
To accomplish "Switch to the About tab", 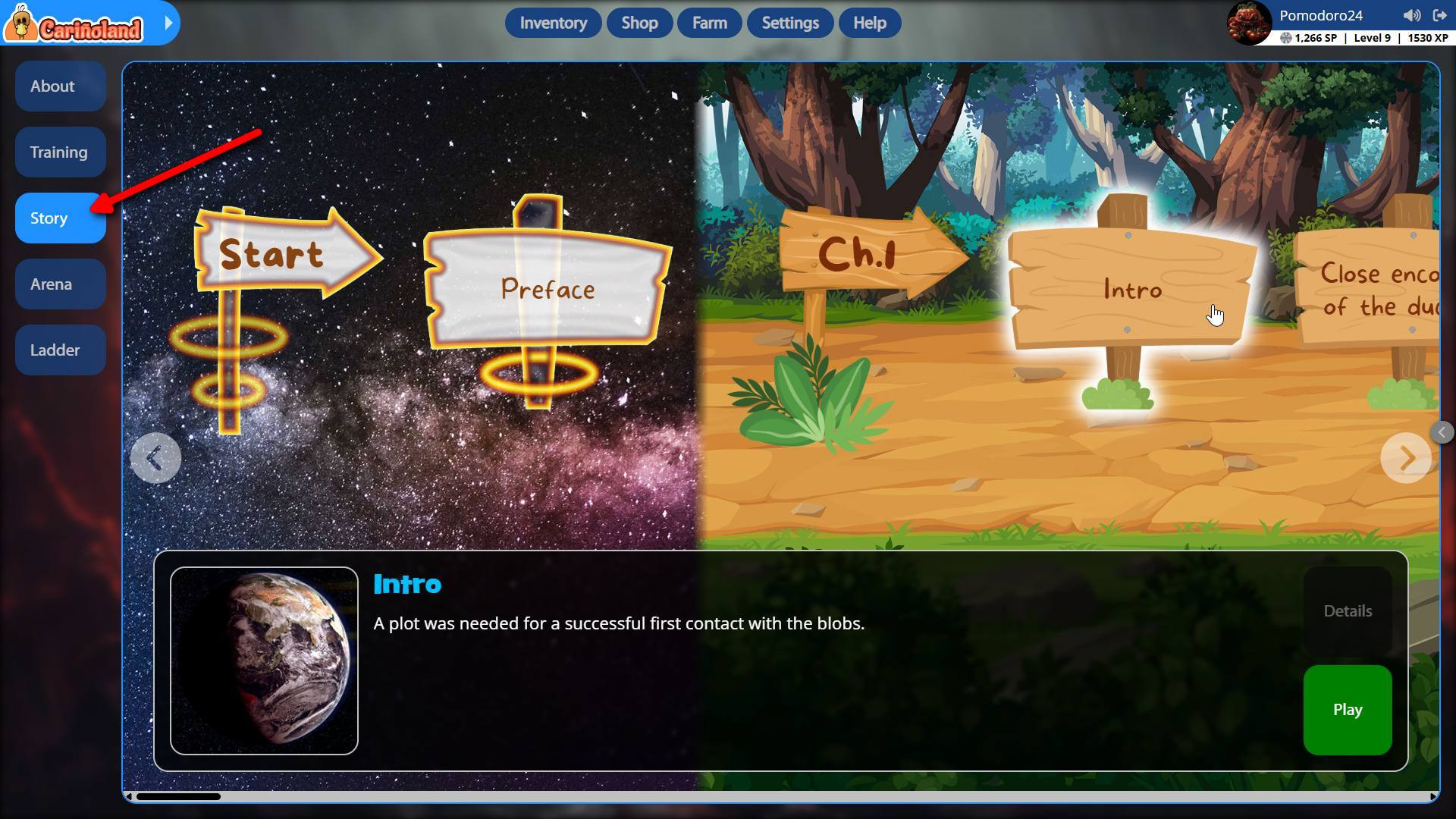I will pyautogui.click(x=60, y=86).
